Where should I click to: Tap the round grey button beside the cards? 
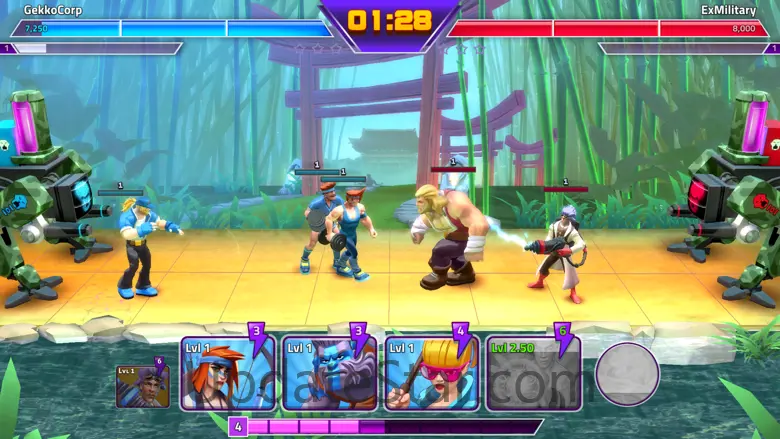click(x=627, y=375)
